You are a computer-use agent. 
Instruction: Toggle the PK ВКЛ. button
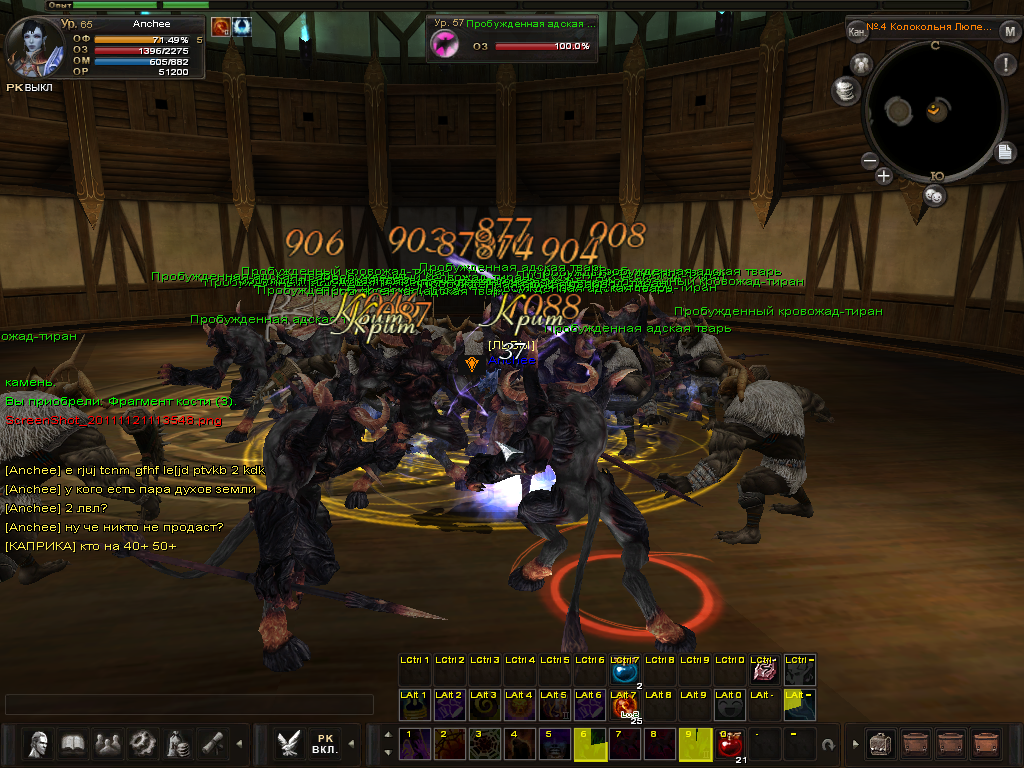(x=325, y=744)
